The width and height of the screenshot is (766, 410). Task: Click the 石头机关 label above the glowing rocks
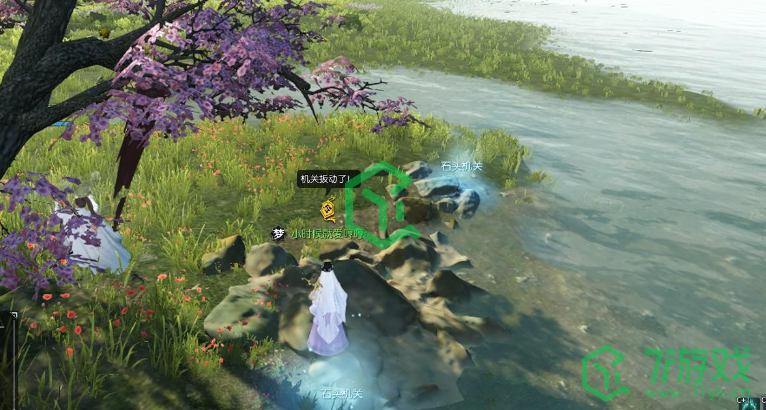[x=461, y=166]
